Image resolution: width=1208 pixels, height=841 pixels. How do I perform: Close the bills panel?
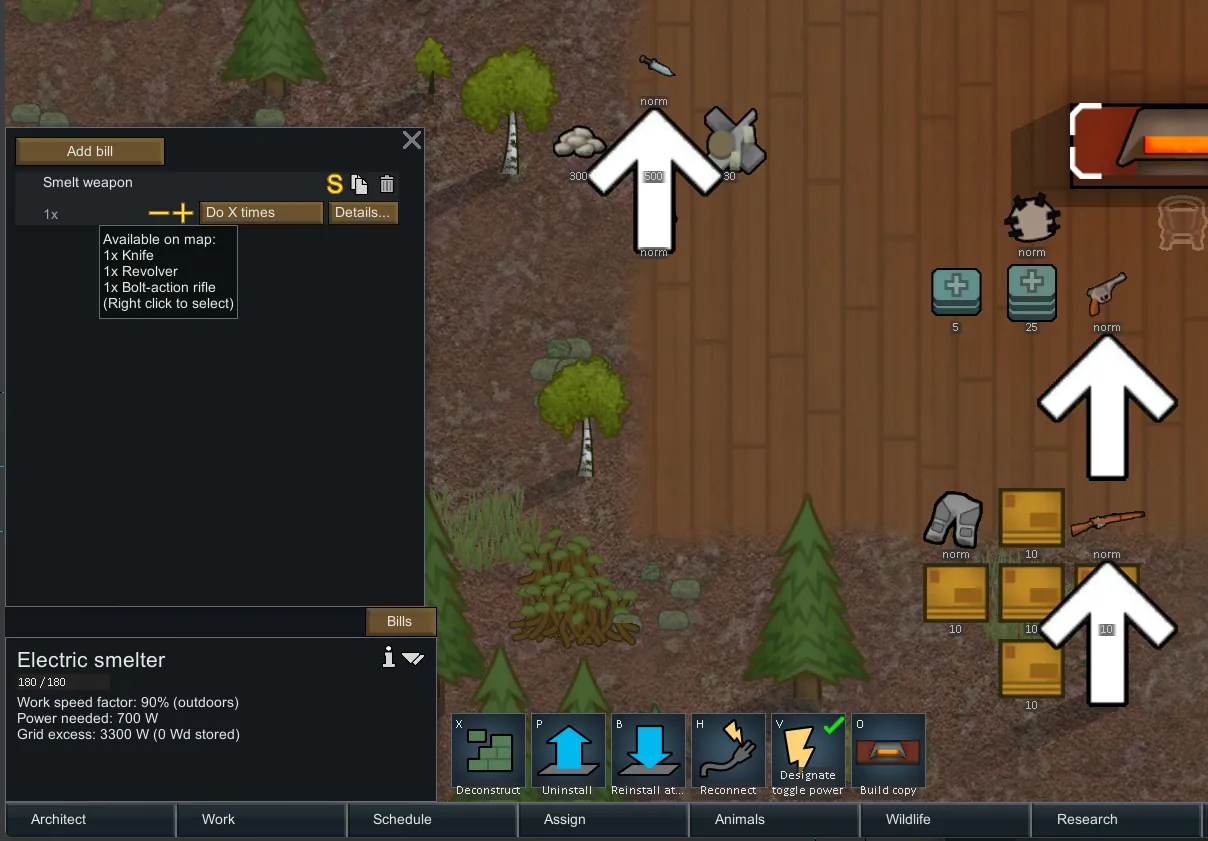tap(411, 140)
